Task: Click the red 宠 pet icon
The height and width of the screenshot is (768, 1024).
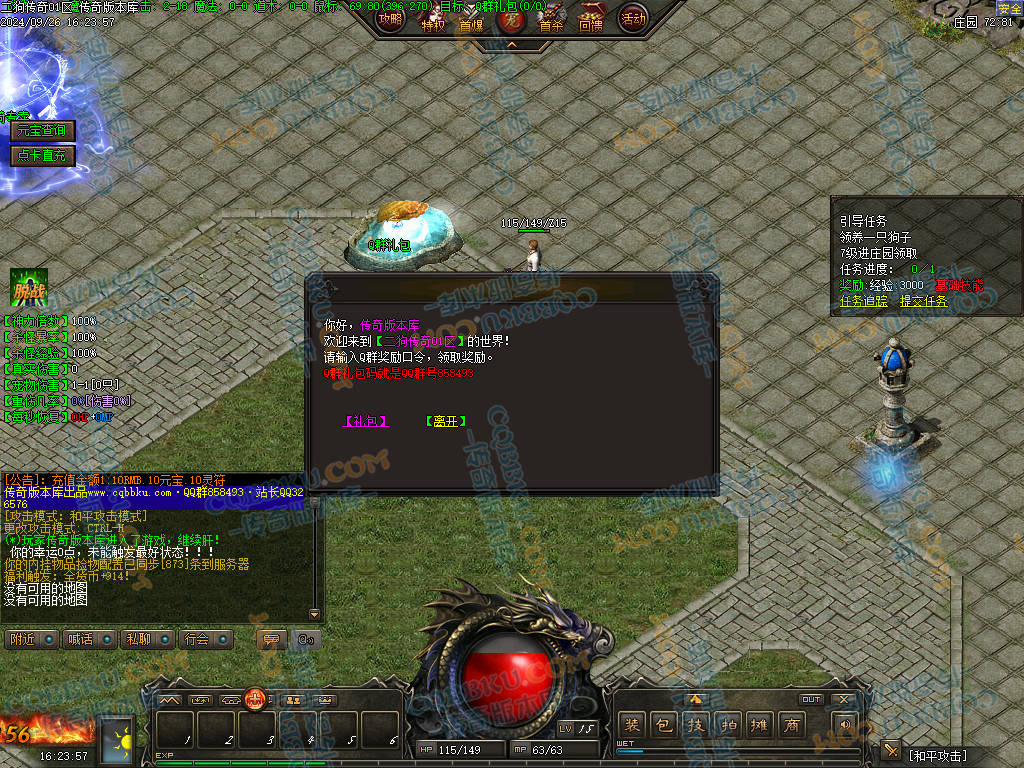Action: click(x=511, y=19)
